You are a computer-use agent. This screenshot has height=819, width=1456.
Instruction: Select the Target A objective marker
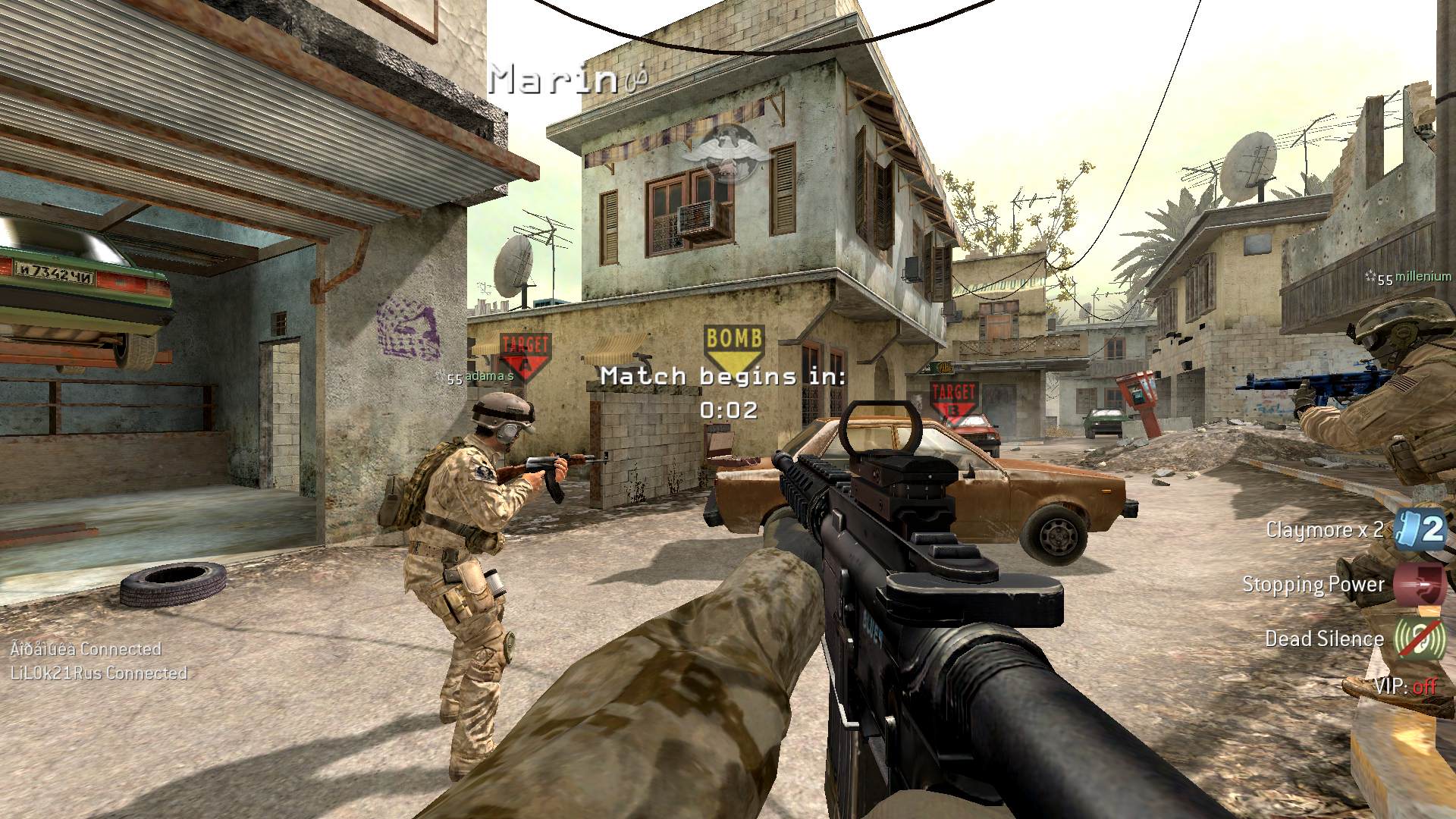(x=525, y=355)
